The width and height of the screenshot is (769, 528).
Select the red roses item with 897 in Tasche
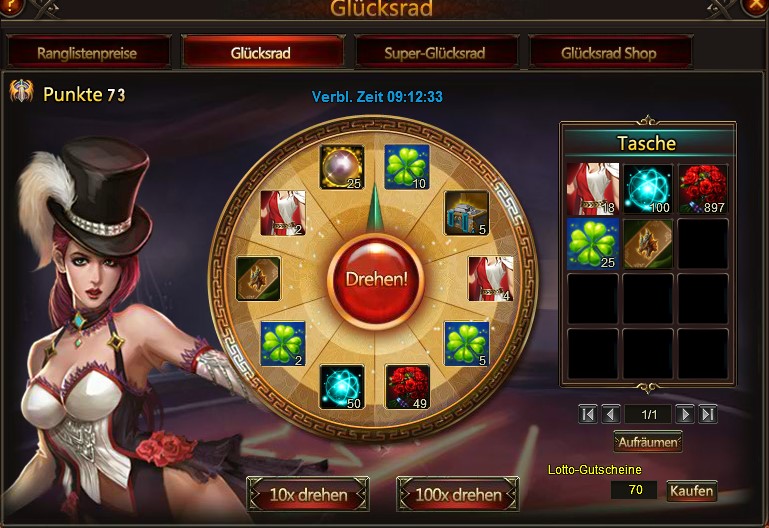[x=702, y=189]
